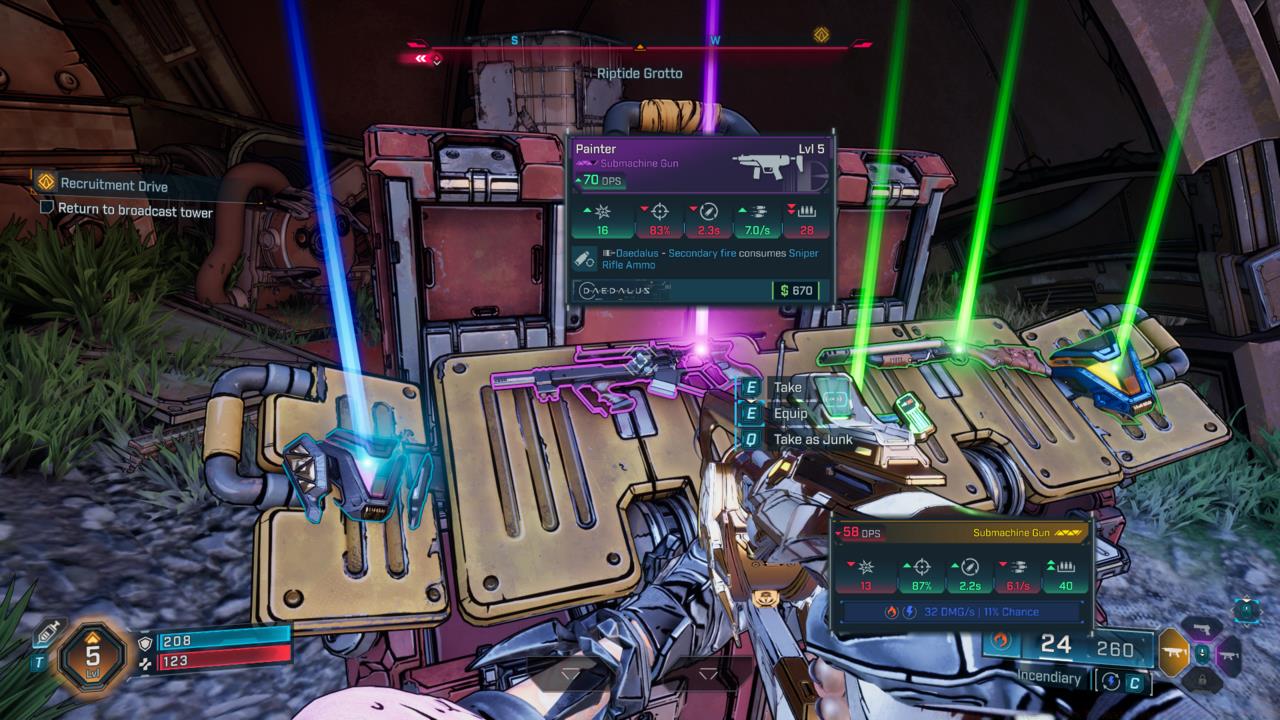Click the accuracy crosshair icon on Painter card
Screen dimensions: 1280x720
coord(658,212)
